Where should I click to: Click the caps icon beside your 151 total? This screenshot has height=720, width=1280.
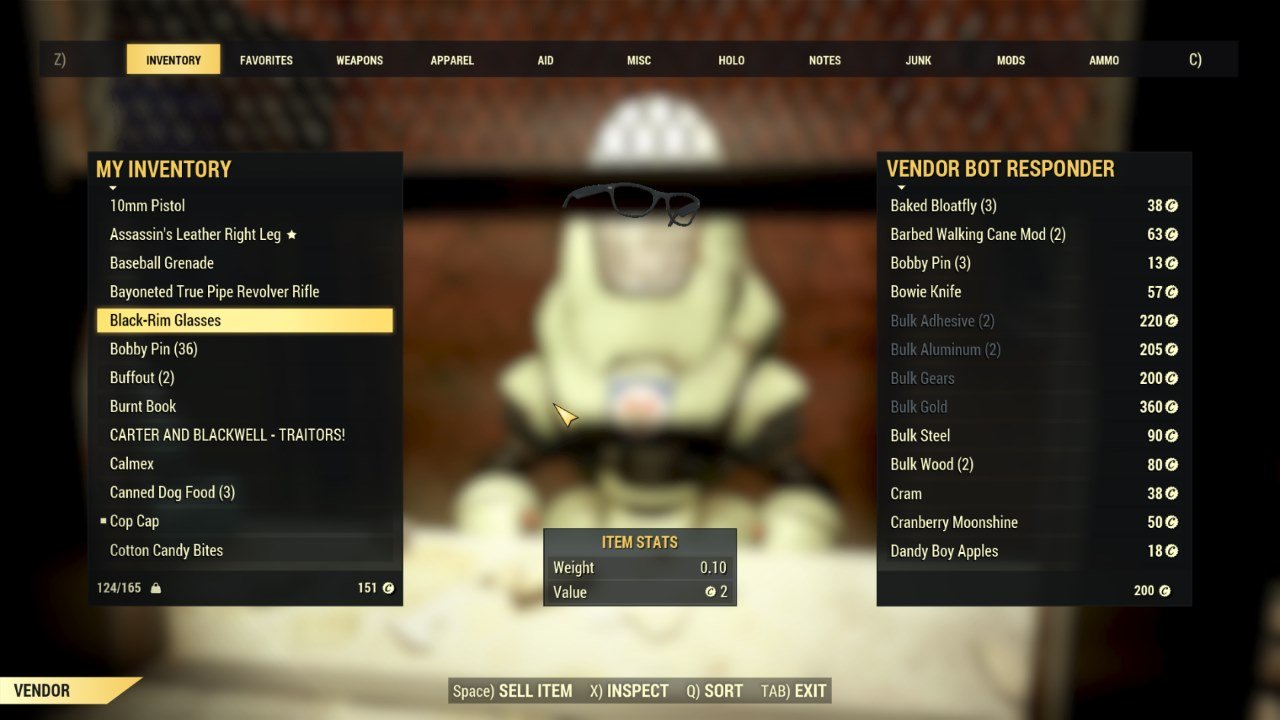click(x=386, y=587)
